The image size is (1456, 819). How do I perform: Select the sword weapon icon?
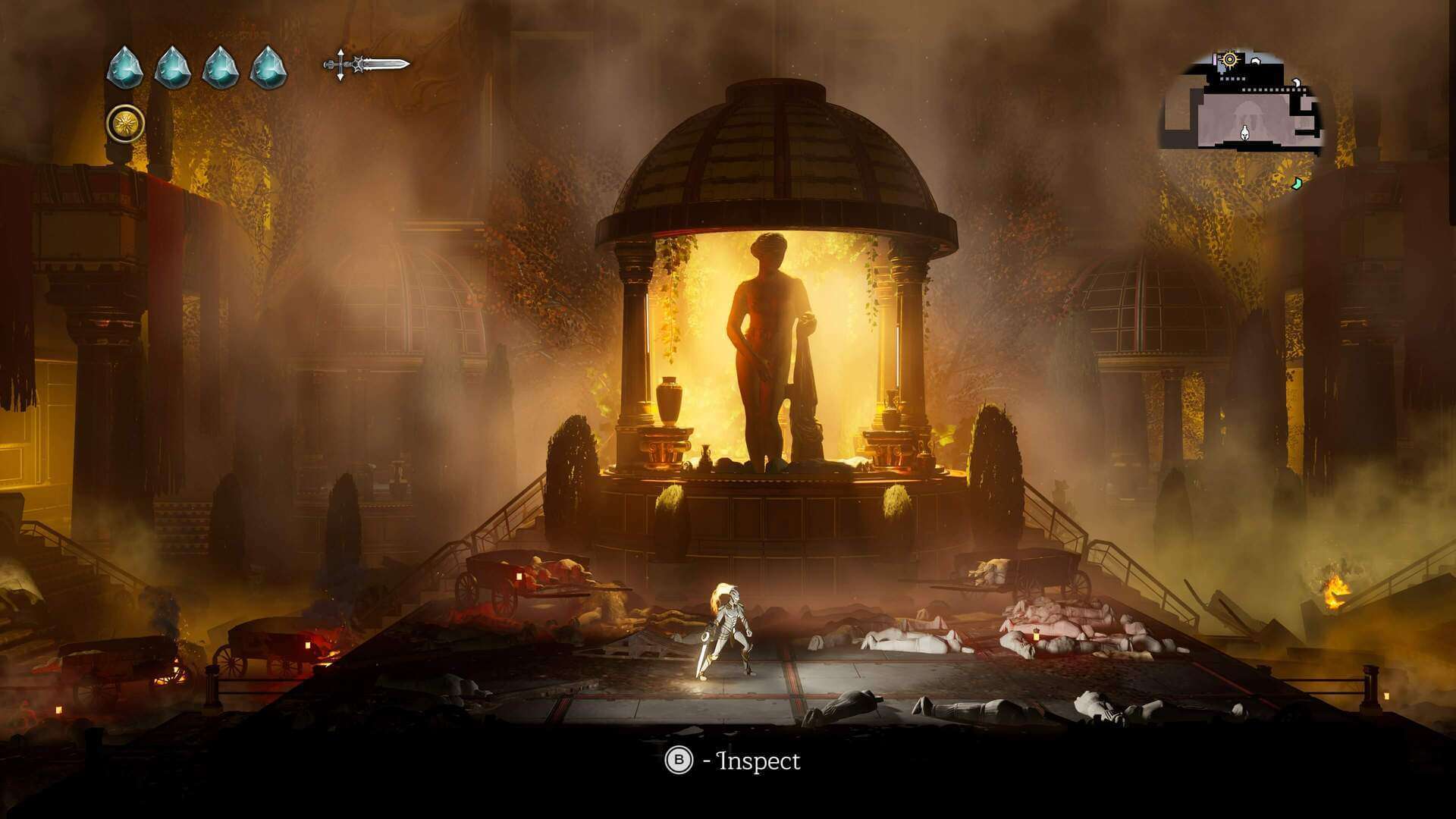tap(367, 65)
